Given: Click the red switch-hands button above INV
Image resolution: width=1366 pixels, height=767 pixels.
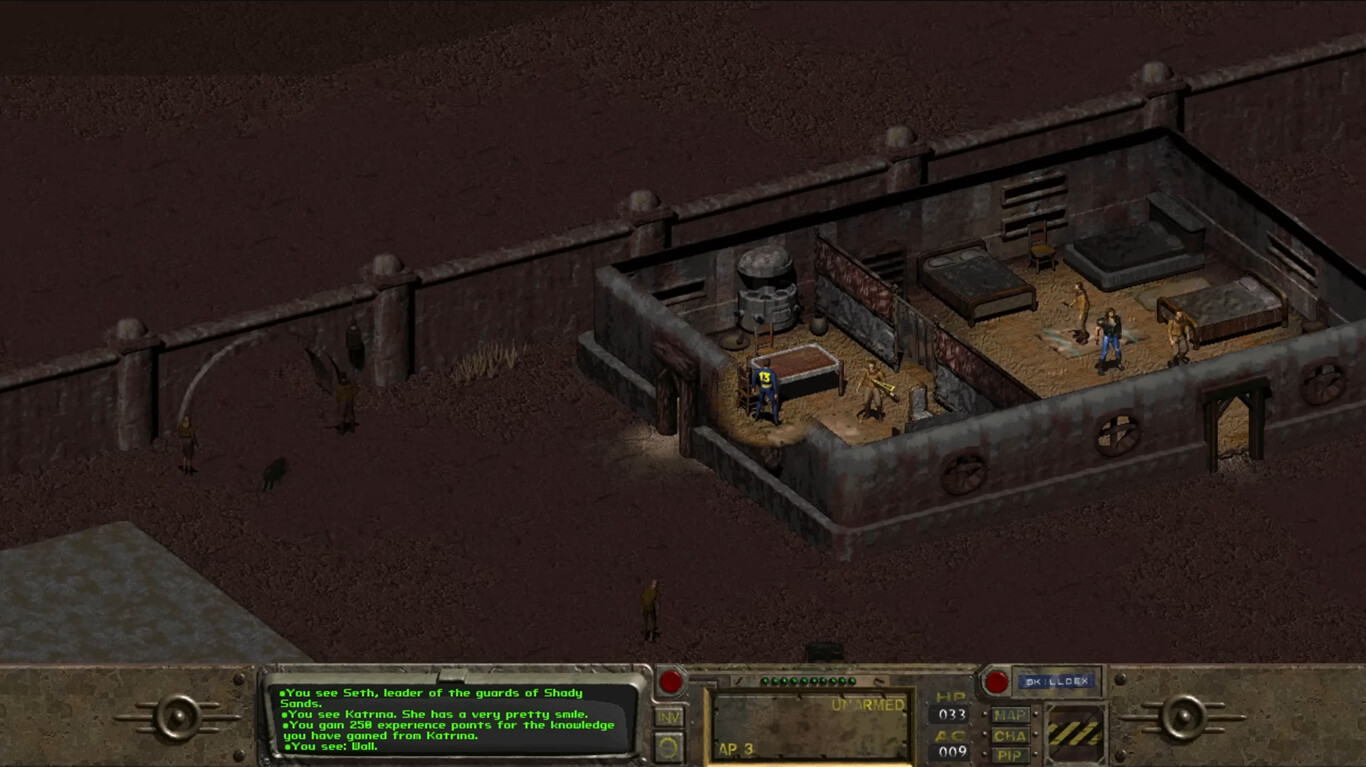Looking at the screenshot, I should click(670, 683).
